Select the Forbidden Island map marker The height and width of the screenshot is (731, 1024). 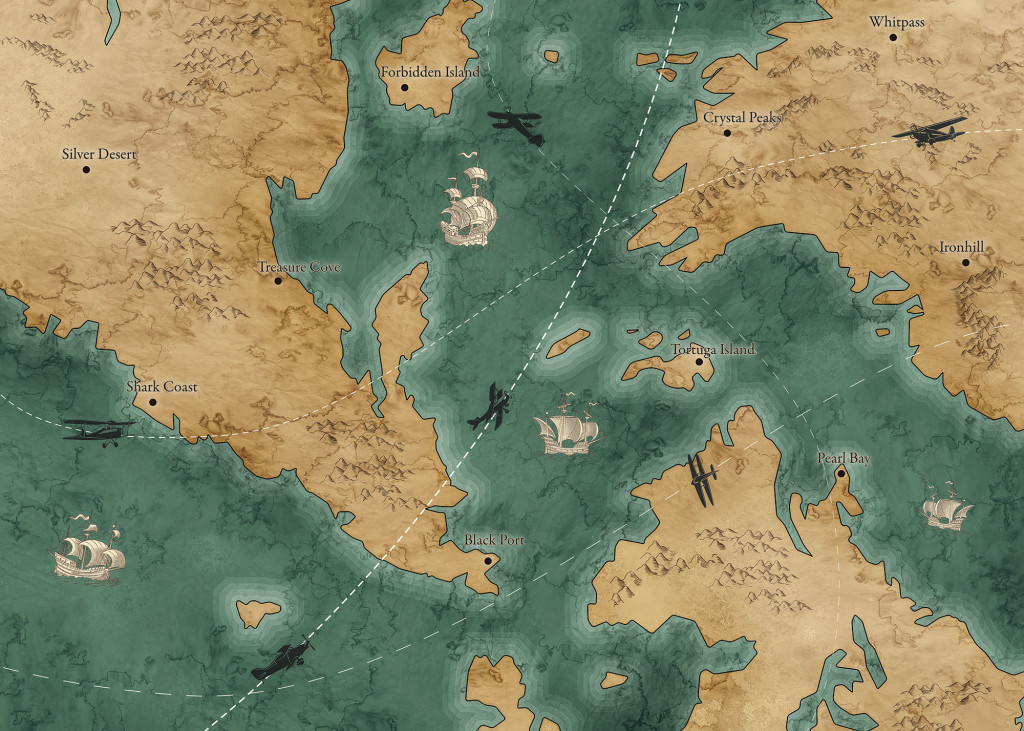click(405, 88)
